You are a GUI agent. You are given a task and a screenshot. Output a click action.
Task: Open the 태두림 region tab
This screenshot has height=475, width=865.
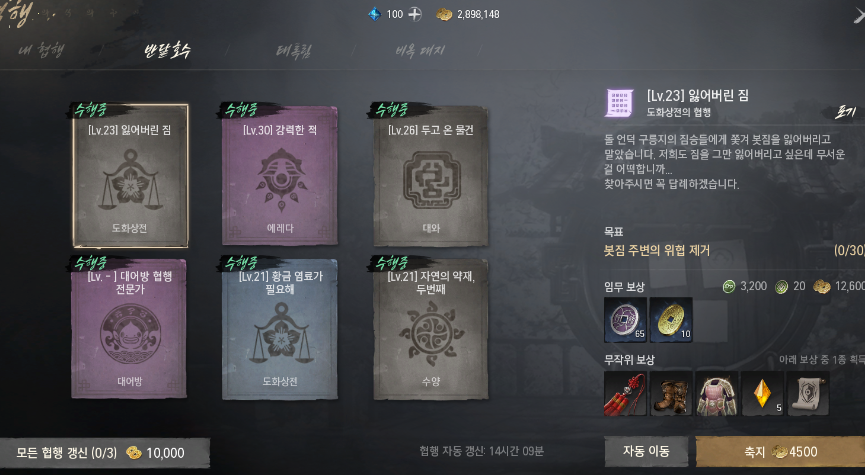(x=296, y=50)
